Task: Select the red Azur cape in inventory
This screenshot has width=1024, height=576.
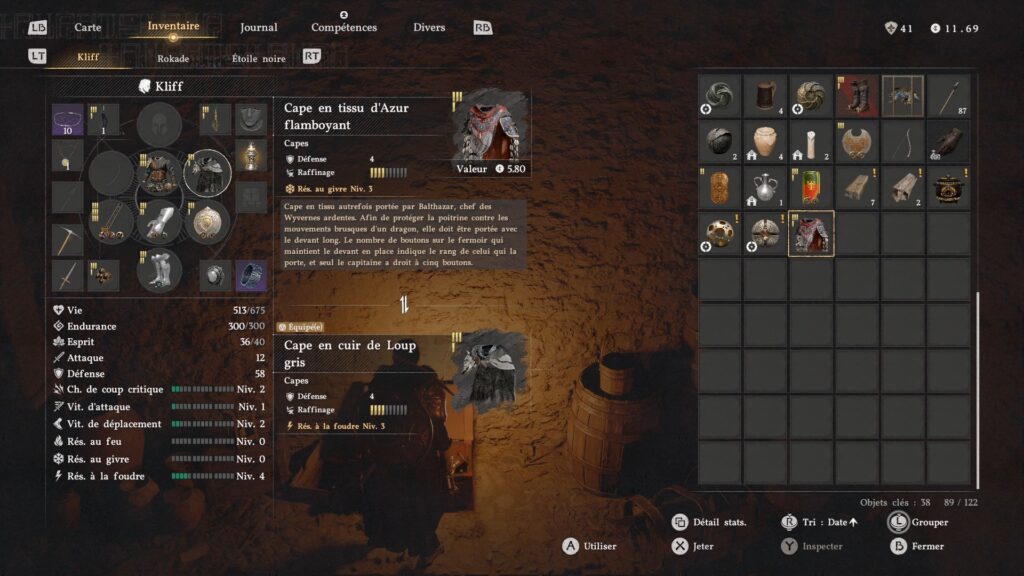Action: click(x=811, y=234)
